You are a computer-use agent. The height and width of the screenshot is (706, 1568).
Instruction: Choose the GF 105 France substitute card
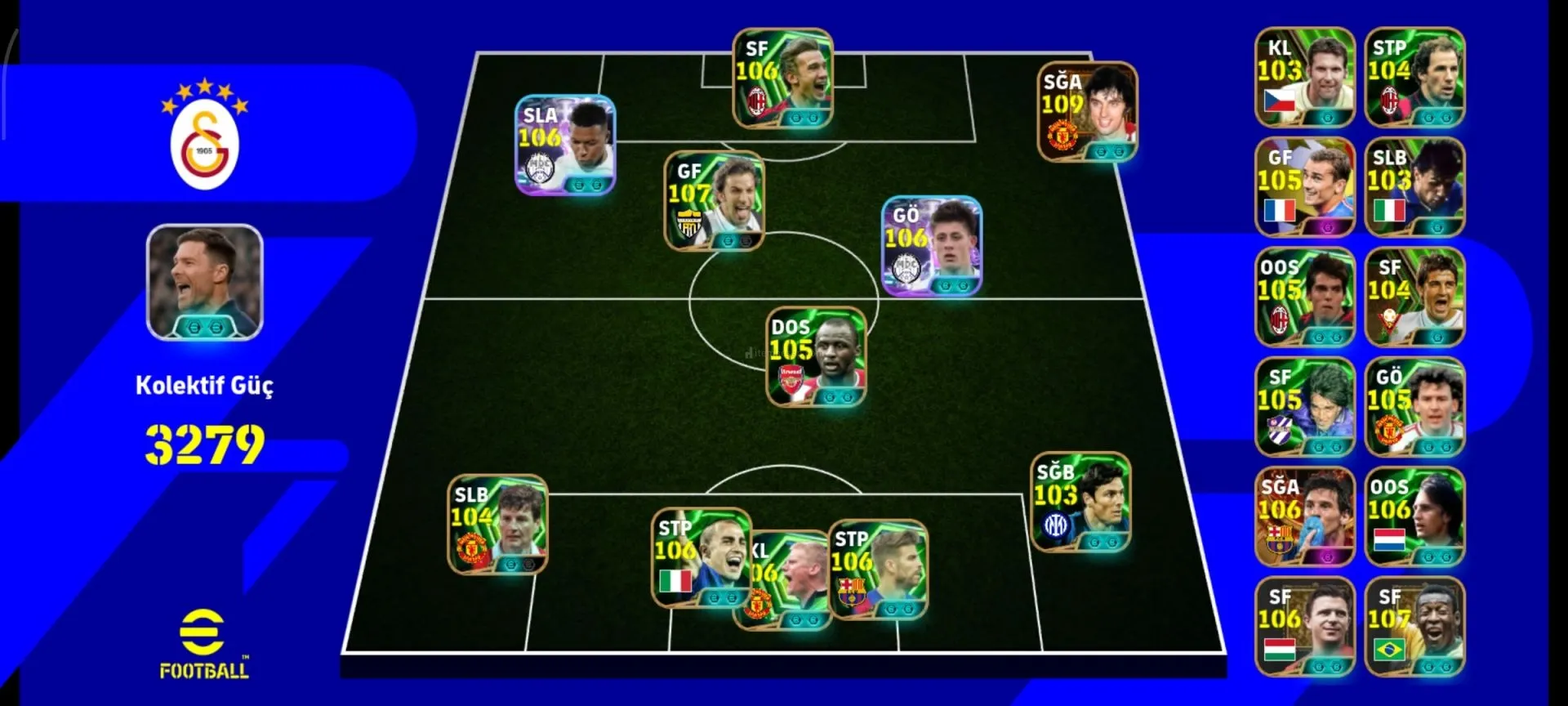pos(1304,187)
